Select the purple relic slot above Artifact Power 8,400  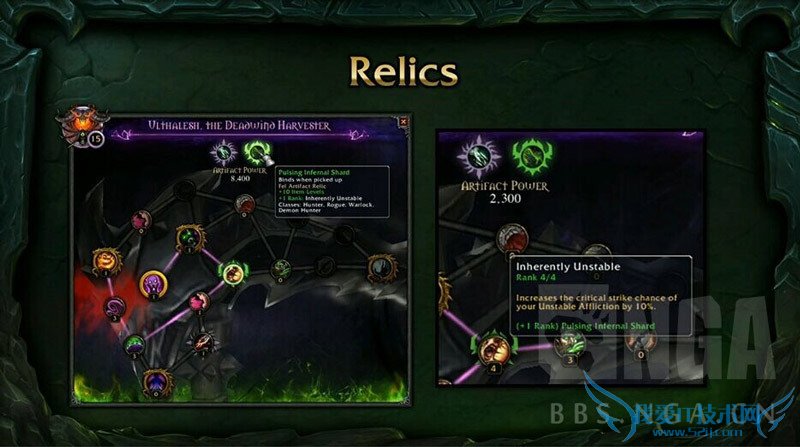tap(221, 152)
